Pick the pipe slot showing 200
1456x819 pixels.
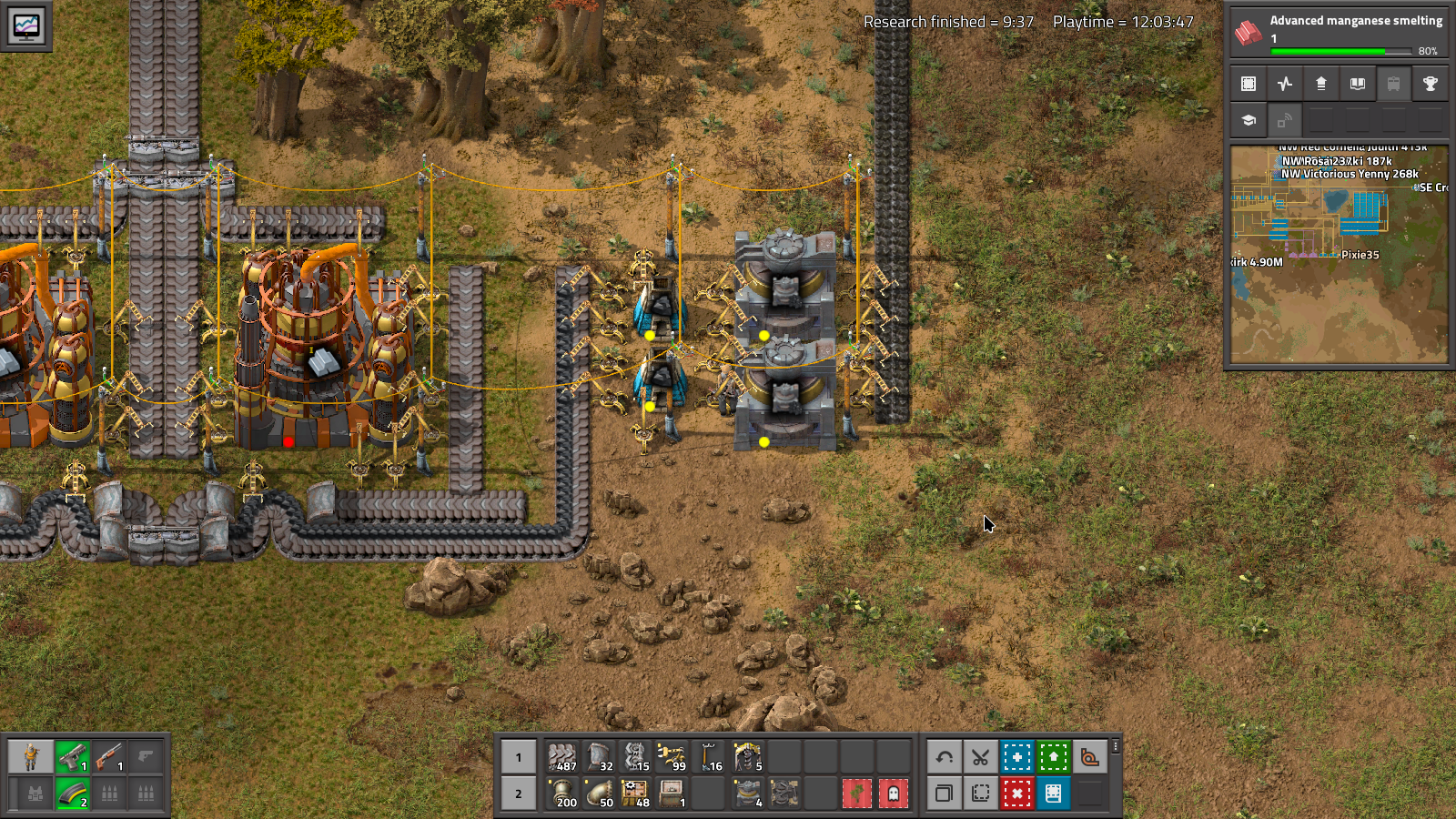(x=562, y=794)
